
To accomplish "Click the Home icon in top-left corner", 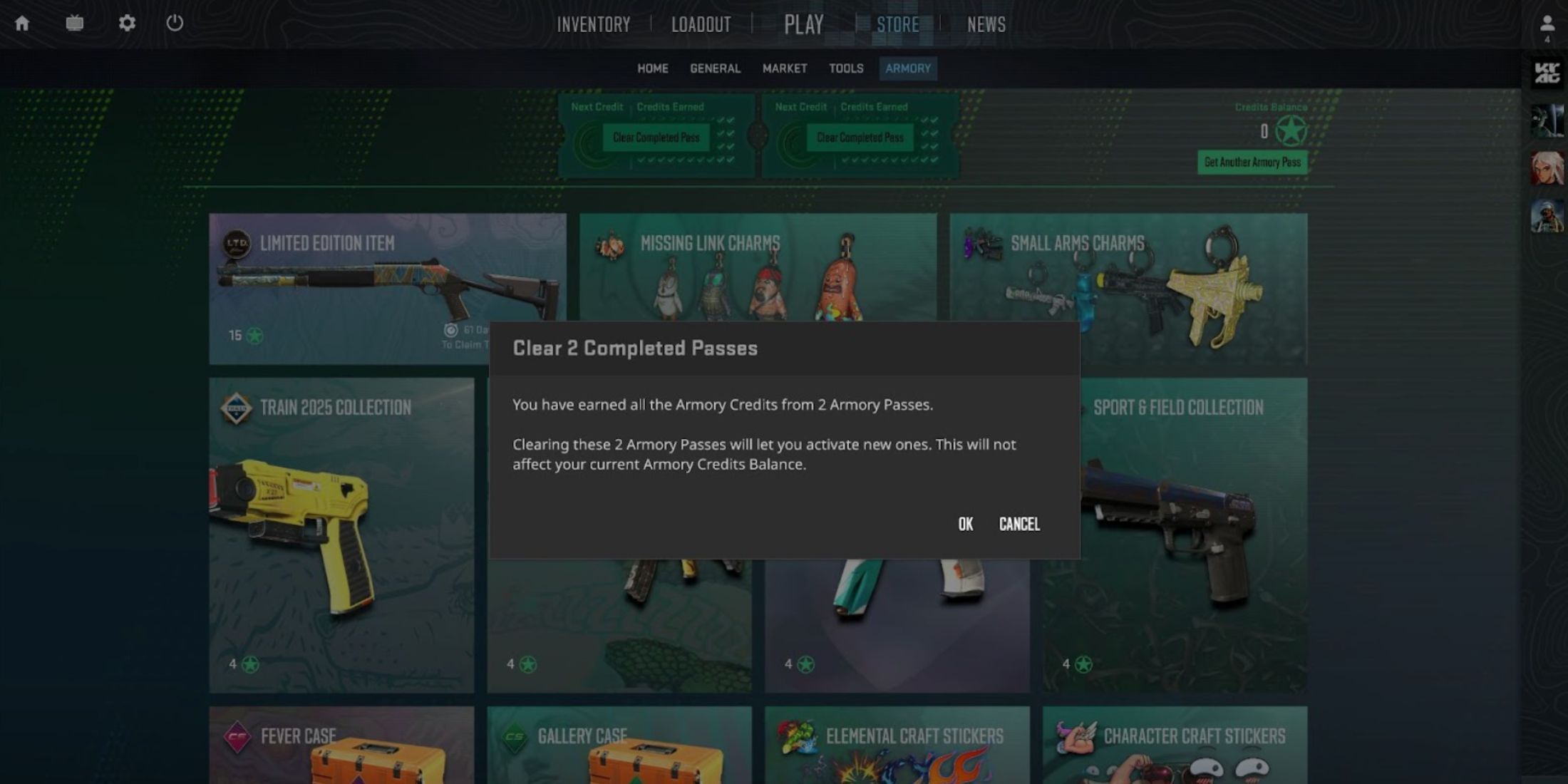I will (24, 23).
